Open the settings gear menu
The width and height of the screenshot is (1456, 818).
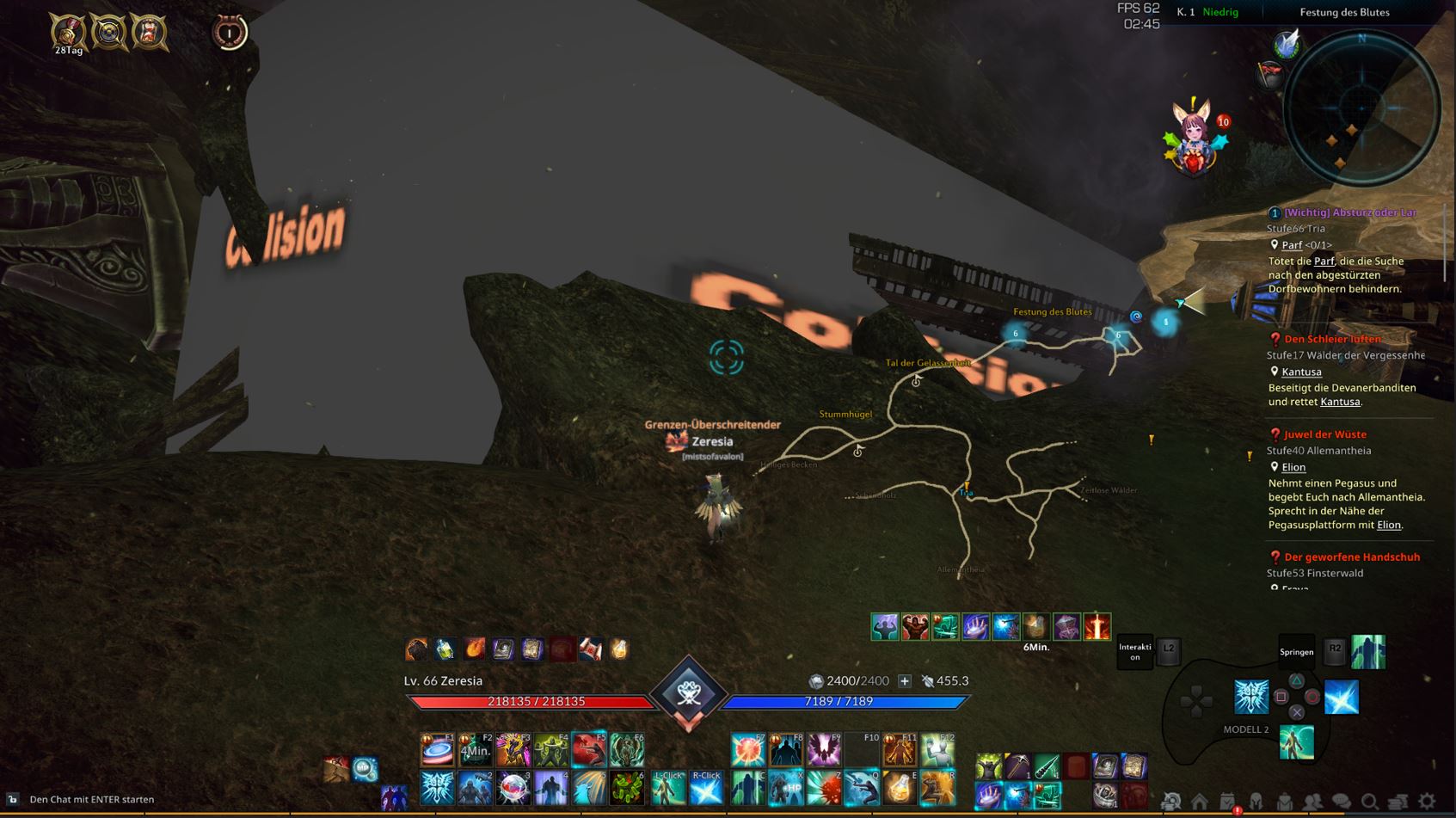1427,802
